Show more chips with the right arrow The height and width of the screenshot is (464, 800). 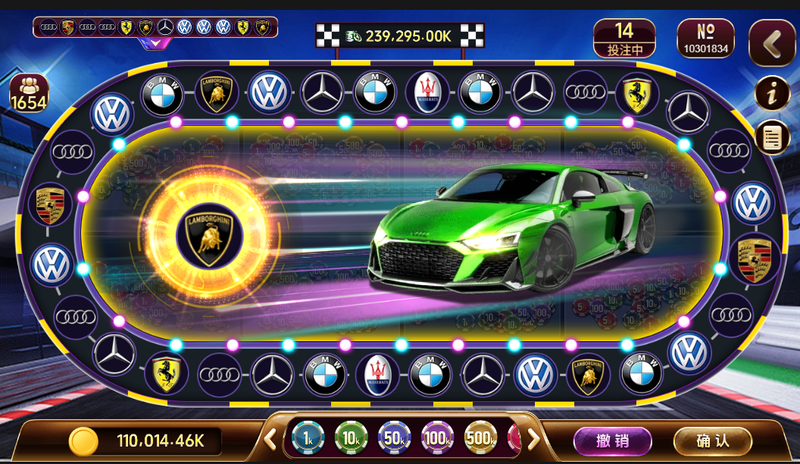533,438
